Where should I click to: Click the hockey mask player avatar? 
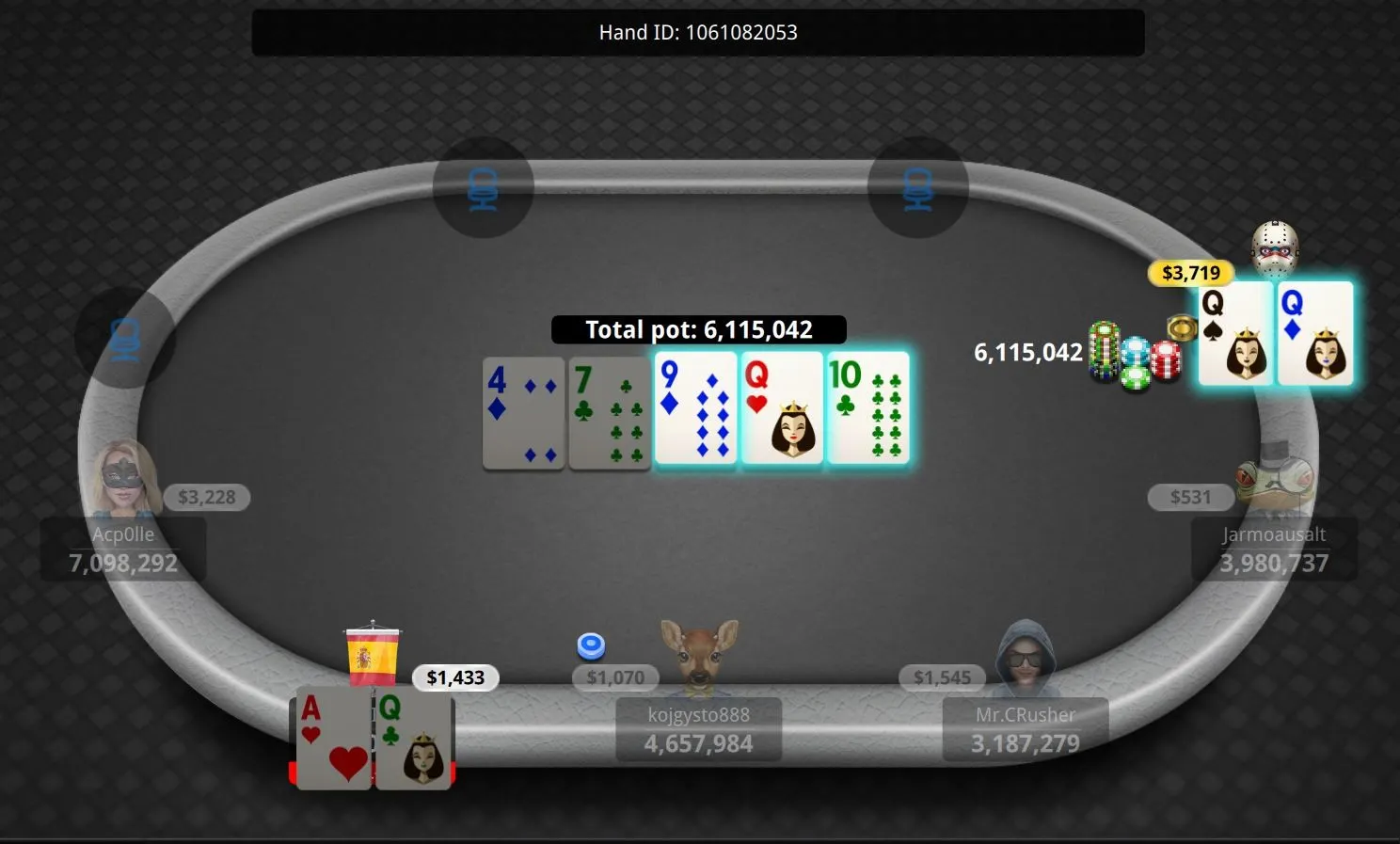click(x=1275, y=249)
